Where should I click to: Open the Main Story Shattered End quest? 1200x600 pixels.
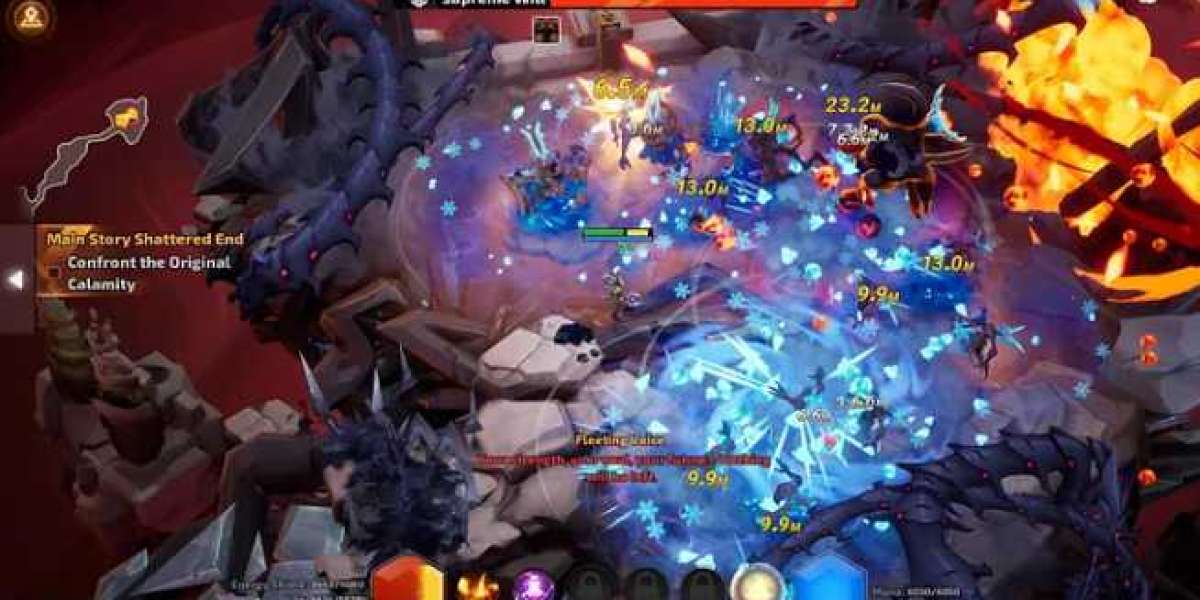[x=144, y=239]
